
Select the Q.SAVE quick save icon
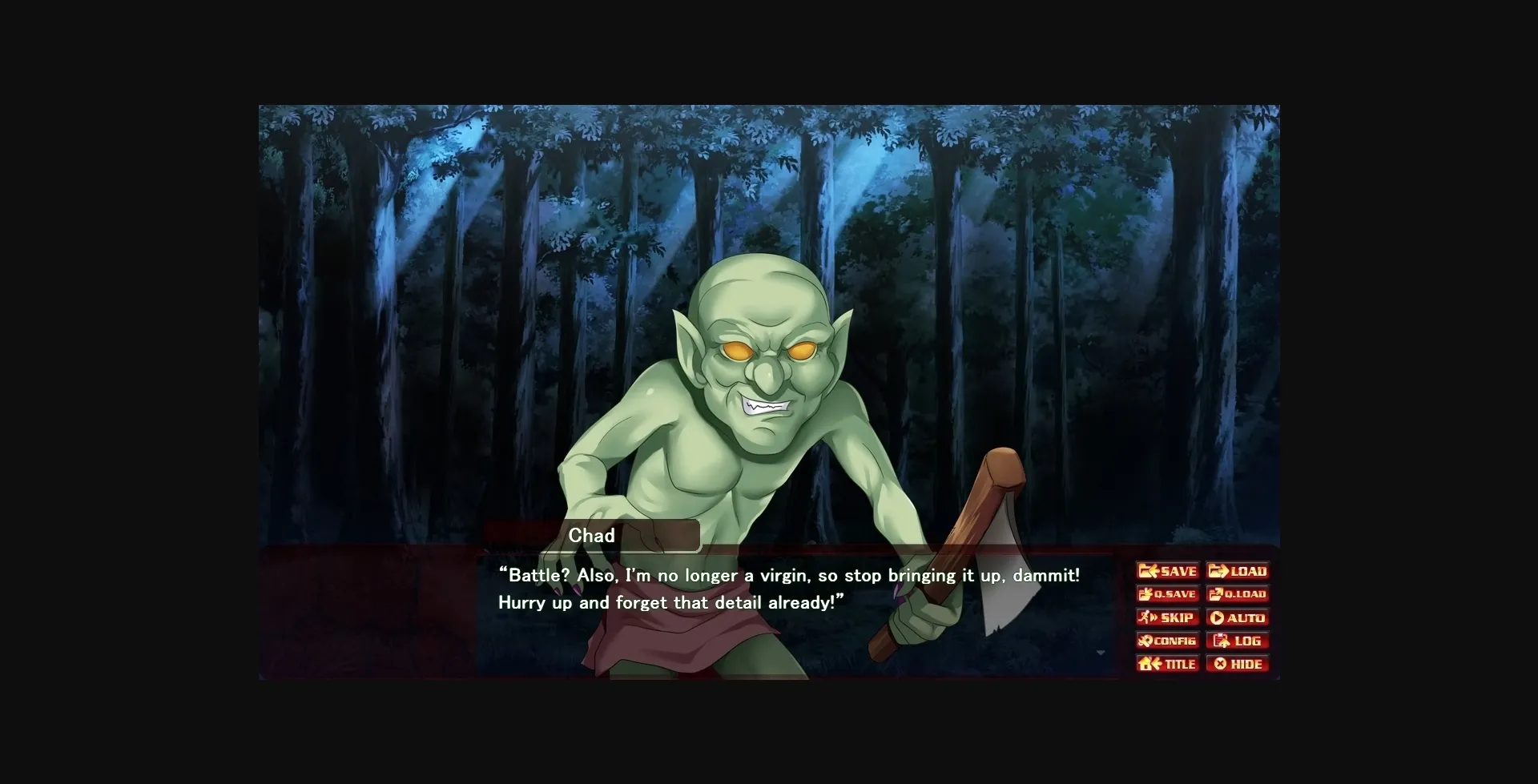point(1145,594)
